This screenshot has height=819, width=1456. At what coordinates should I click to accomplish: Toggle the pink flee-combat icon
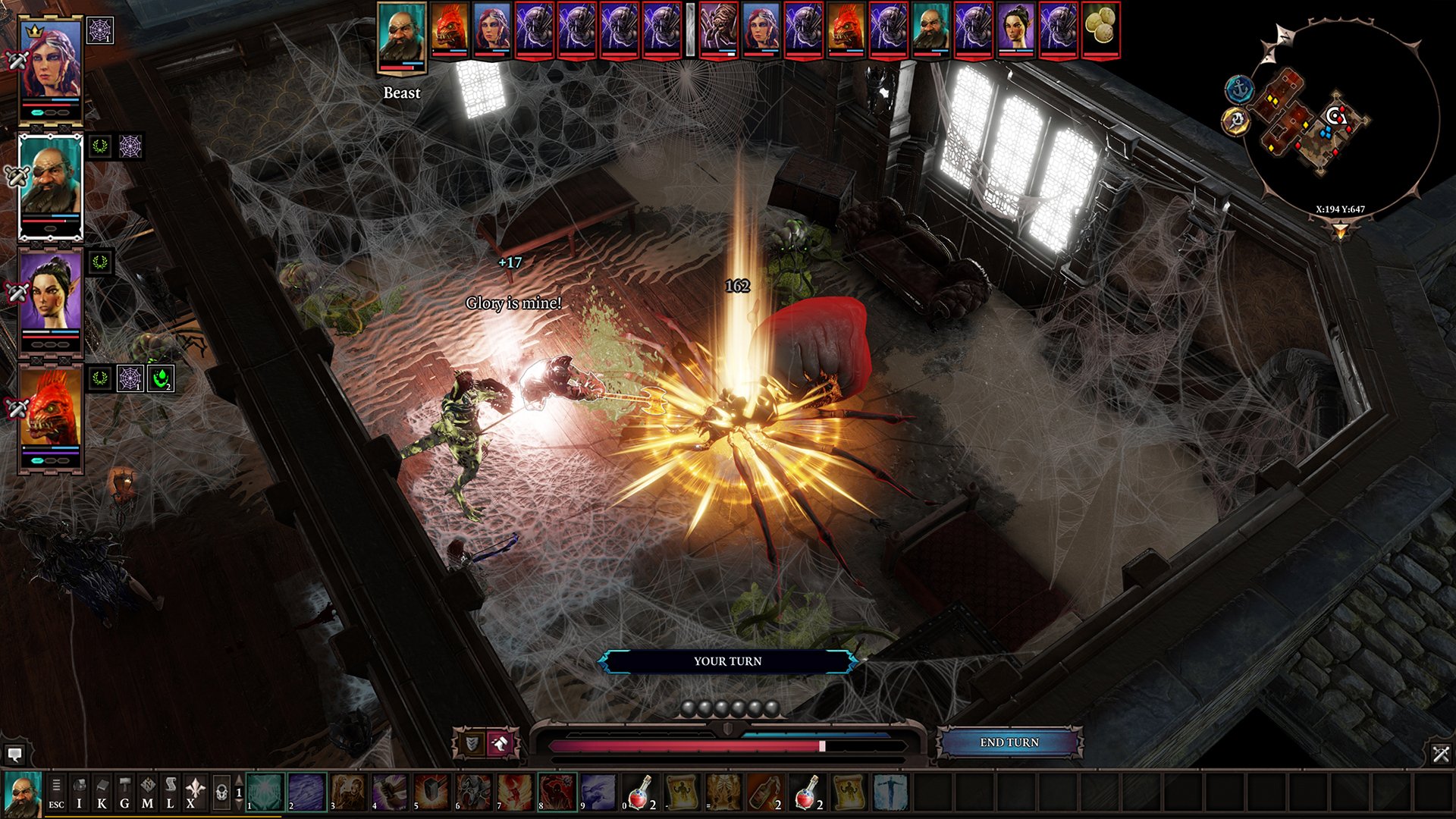tap(500, 743)
